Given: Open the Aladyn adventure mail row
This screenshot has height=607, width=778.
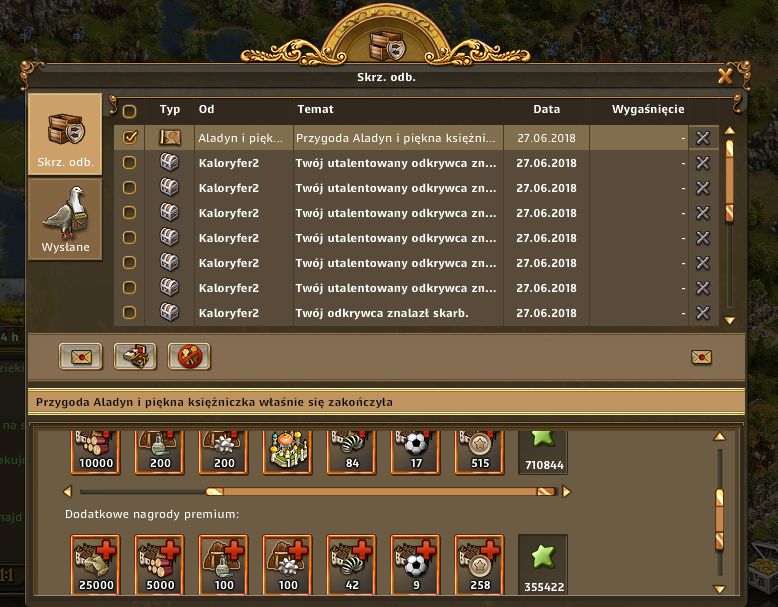Looking at the screenshot, I should [395, 137].
